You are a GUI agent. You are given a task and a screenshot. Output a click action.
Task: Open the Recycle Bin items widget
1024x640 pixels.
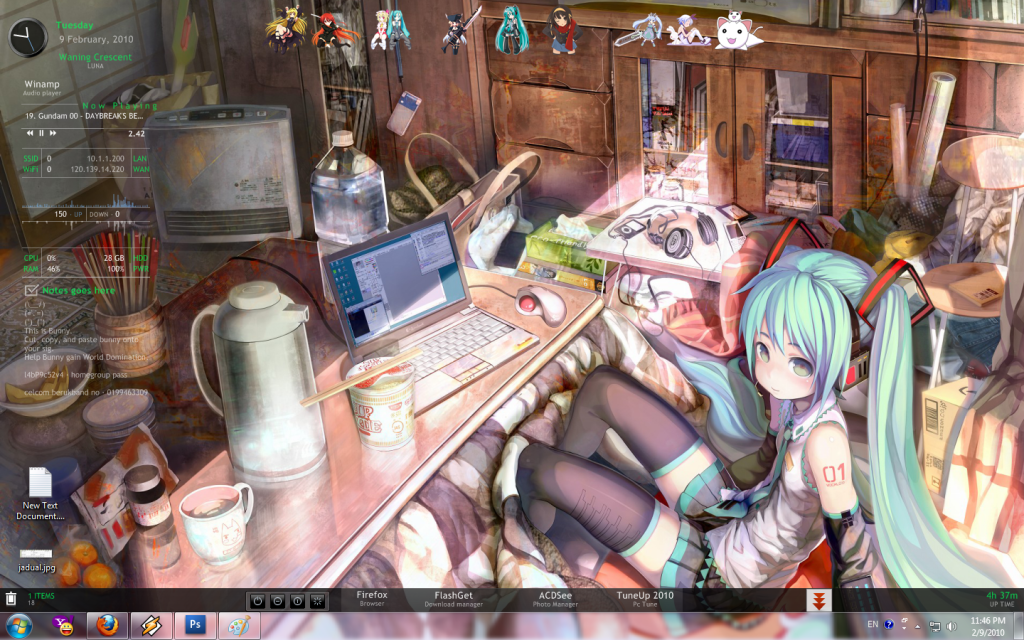11,599
